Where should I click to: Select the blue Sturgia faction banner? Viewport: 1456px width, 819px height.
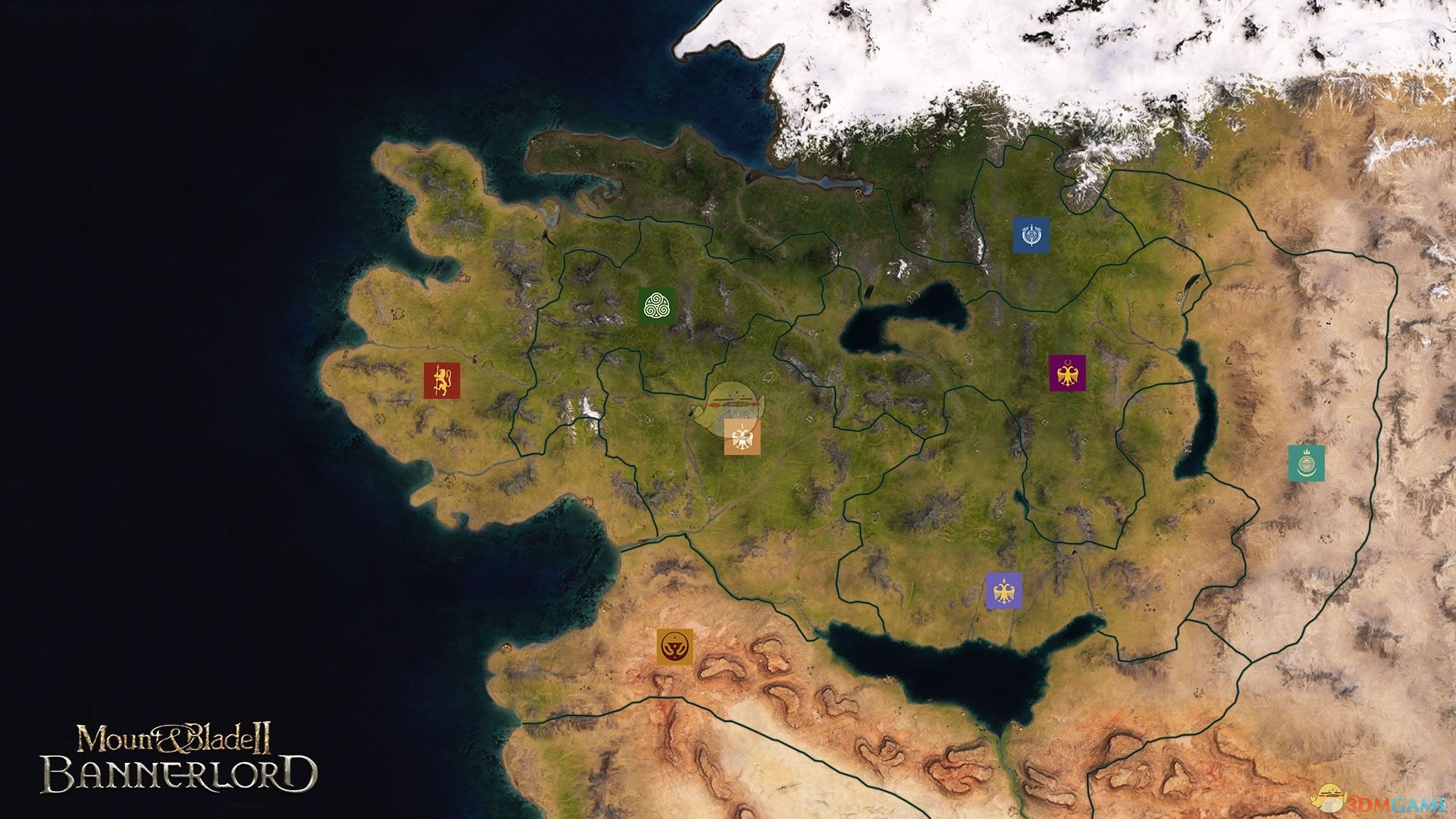click(x=1031, y=235)
